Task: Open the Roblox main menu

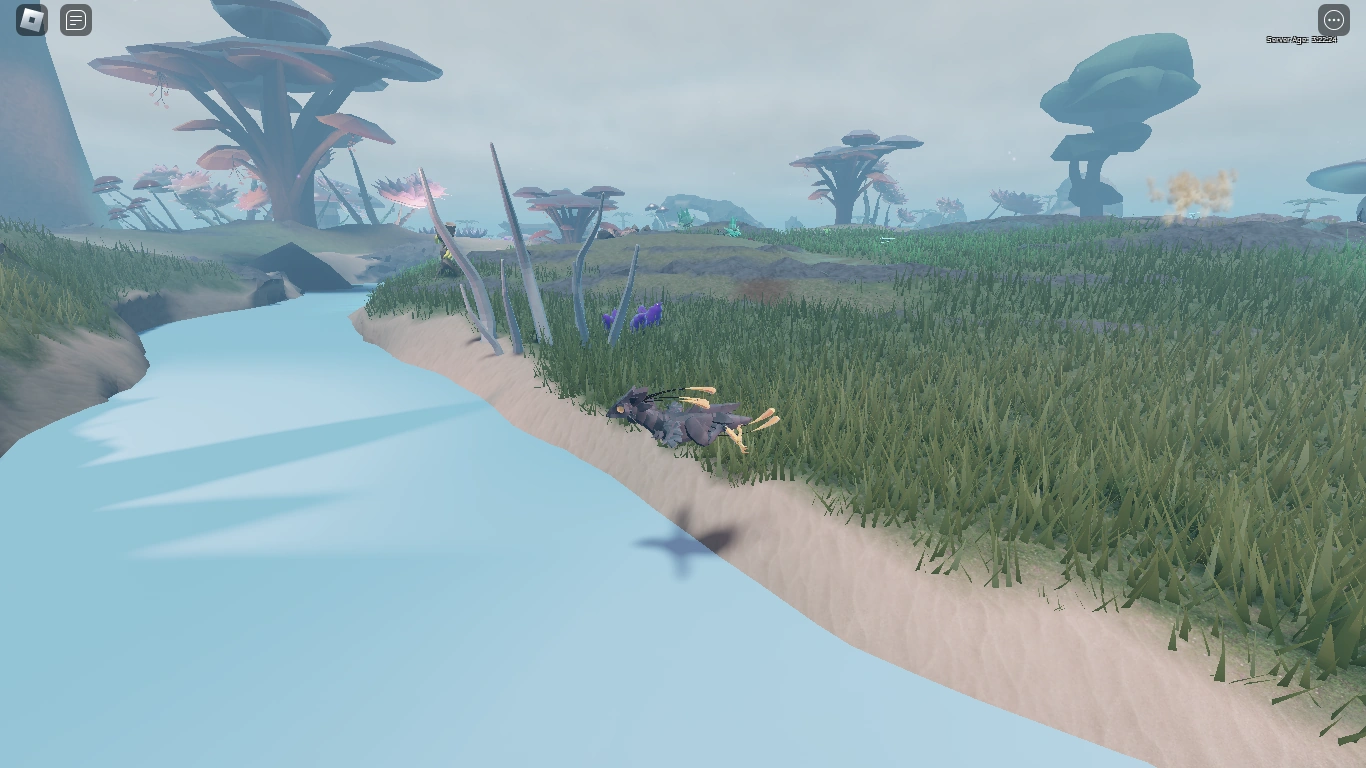Action: pos(30,19)
